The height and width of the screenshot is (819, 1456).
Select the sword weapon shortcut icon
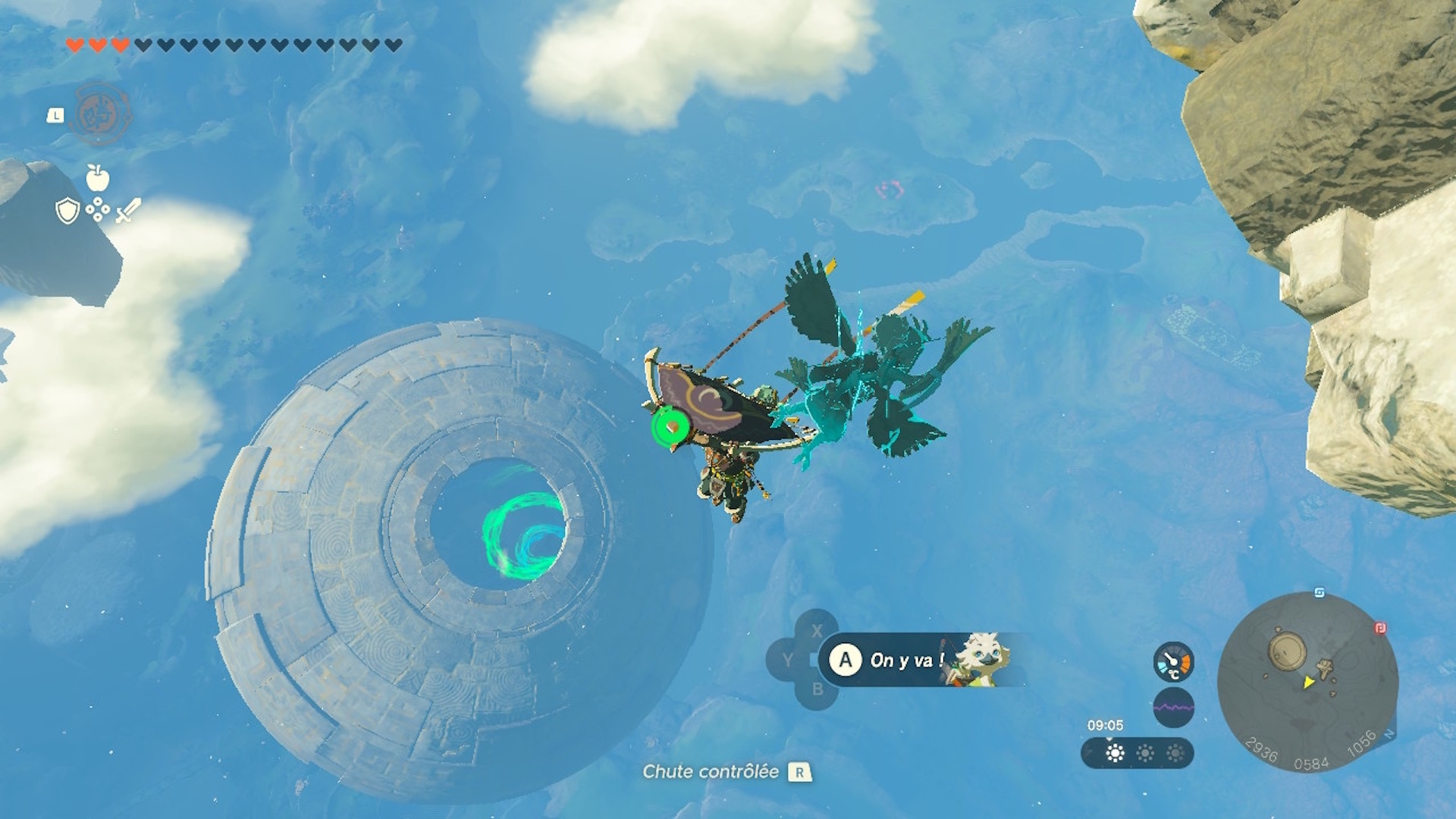[x=128, y=210]
